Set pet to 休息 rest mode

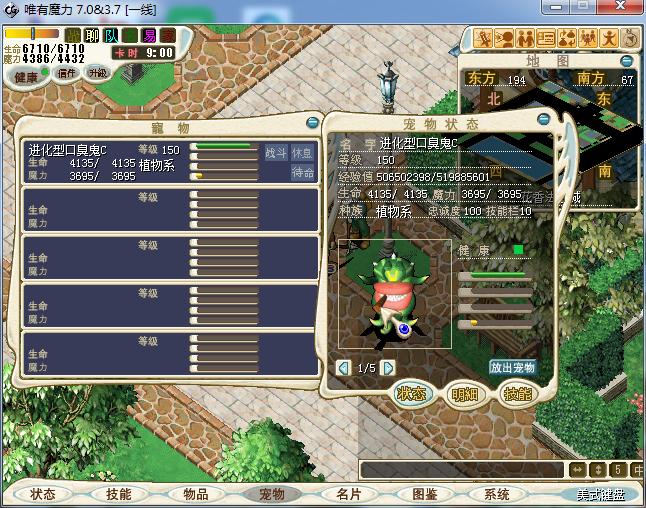point(302,153)
